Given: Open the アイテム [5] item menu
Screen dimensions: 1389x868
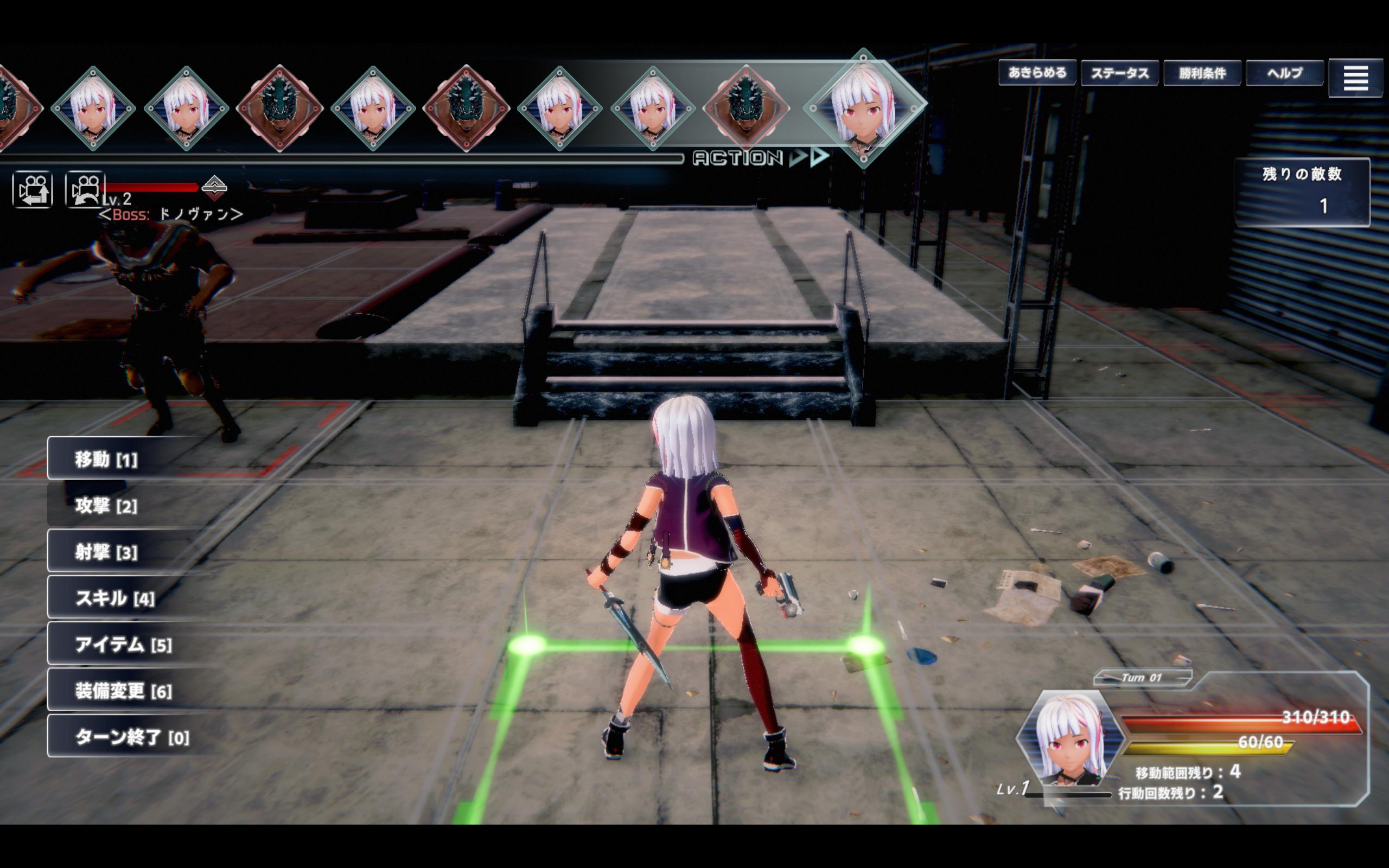Looking at the screenshot, I should pos(123,644).
